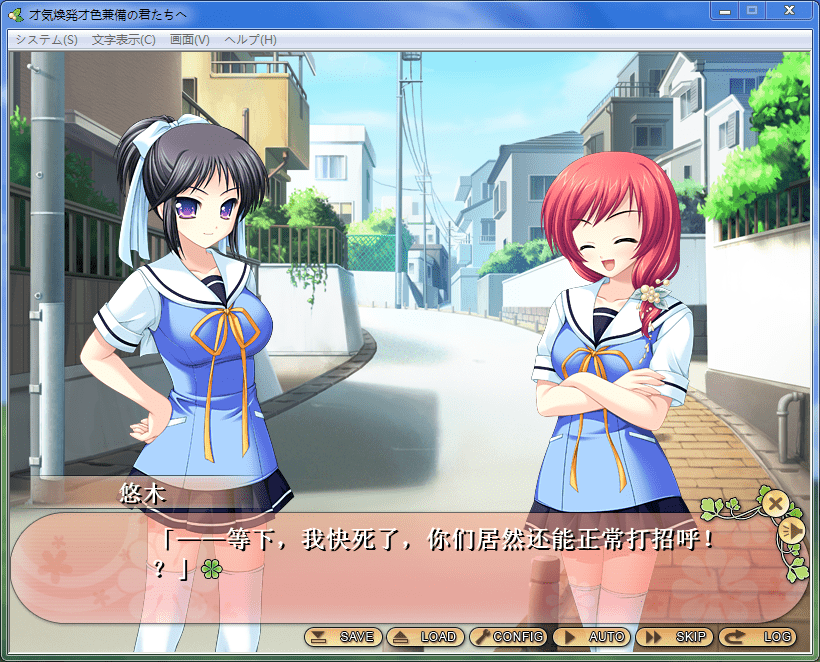Minimize the game window
This screenshot has width=820, height=662.
point(724,10)
